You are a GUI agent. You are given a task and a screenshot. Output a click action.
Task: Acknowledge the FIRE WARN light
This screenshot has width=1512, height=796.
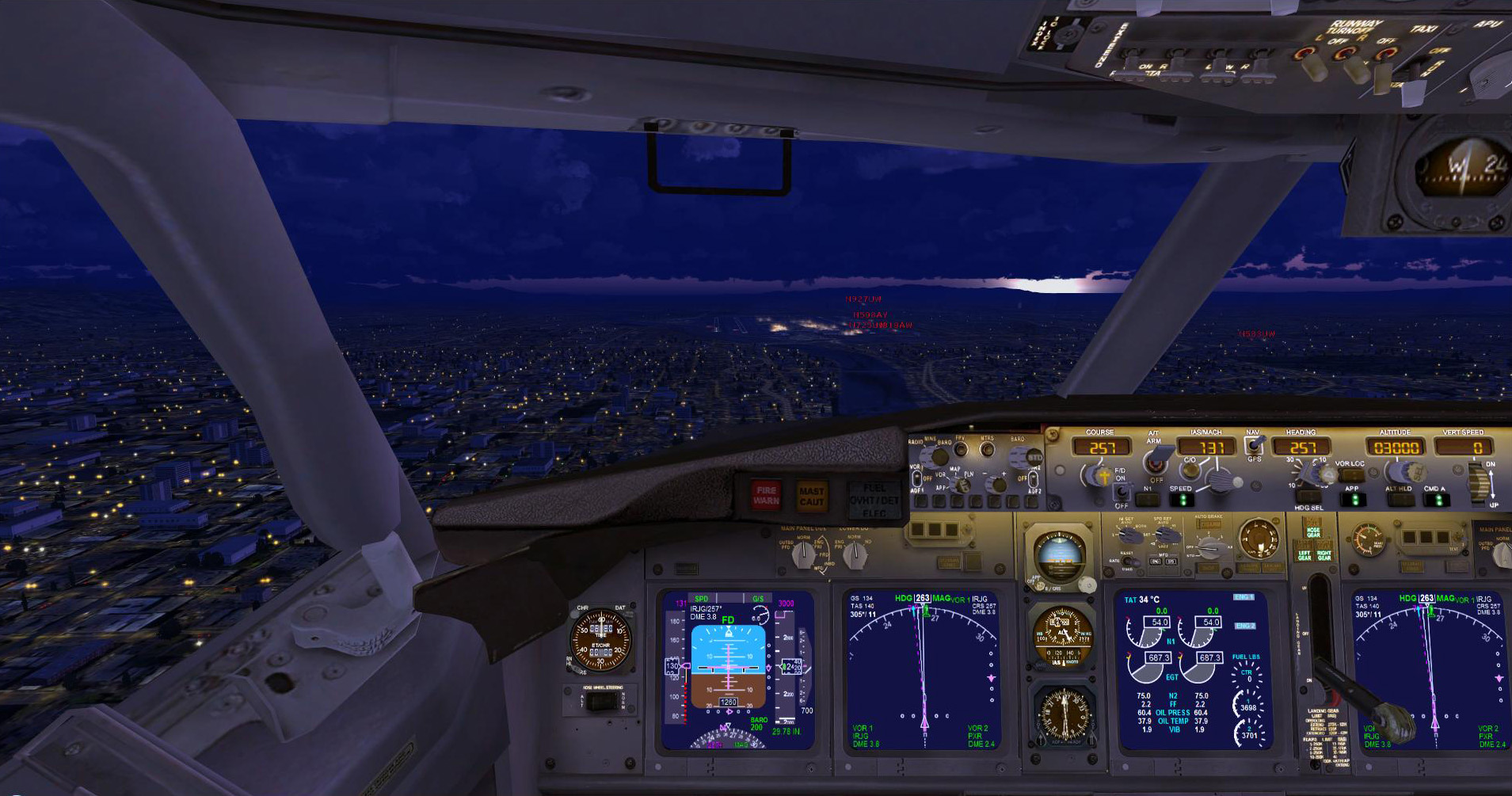[x=766, y=495]
